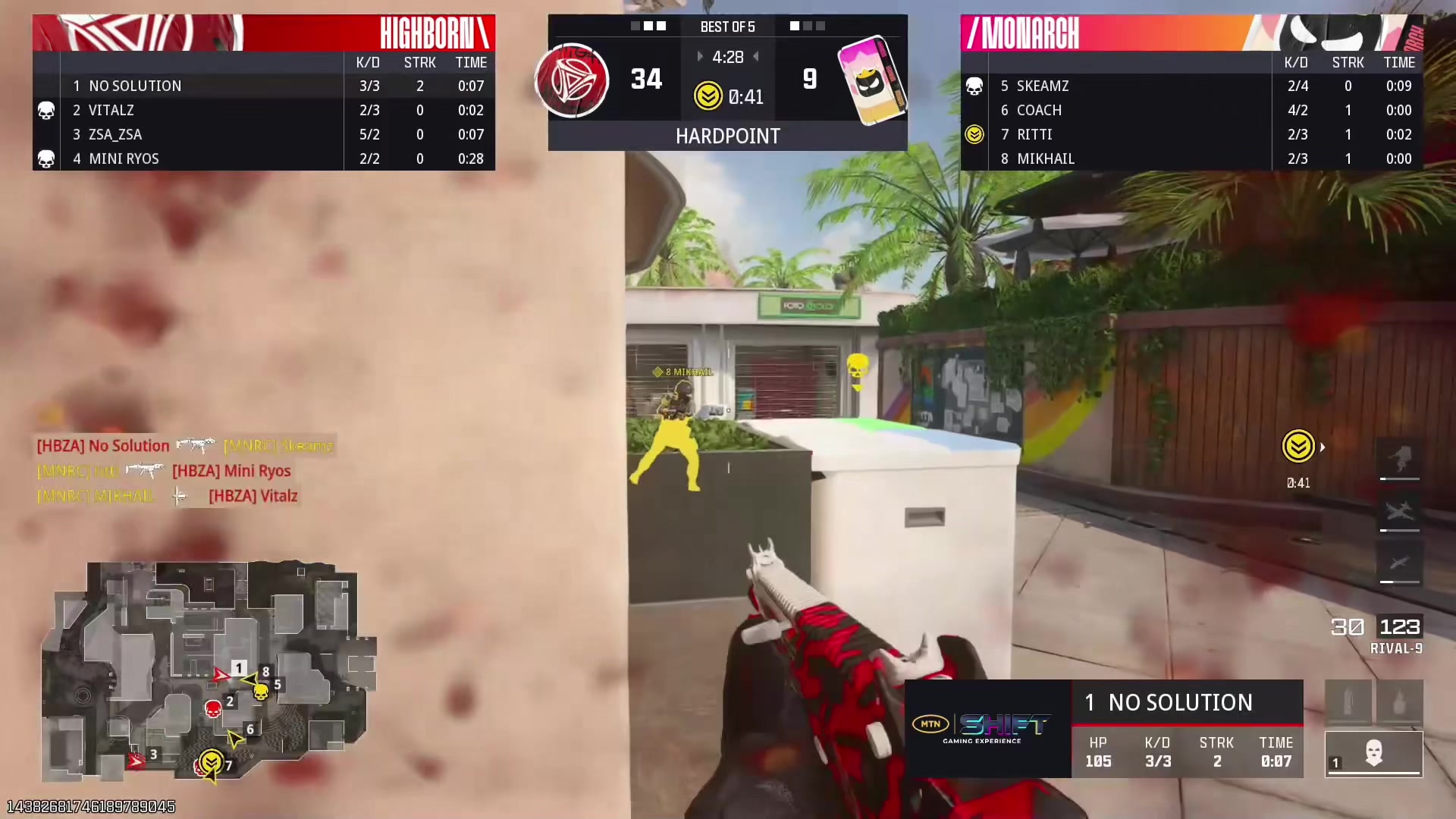Open the minimap
The width and height of the screenshot is (1456, 819).
[209, 671]
